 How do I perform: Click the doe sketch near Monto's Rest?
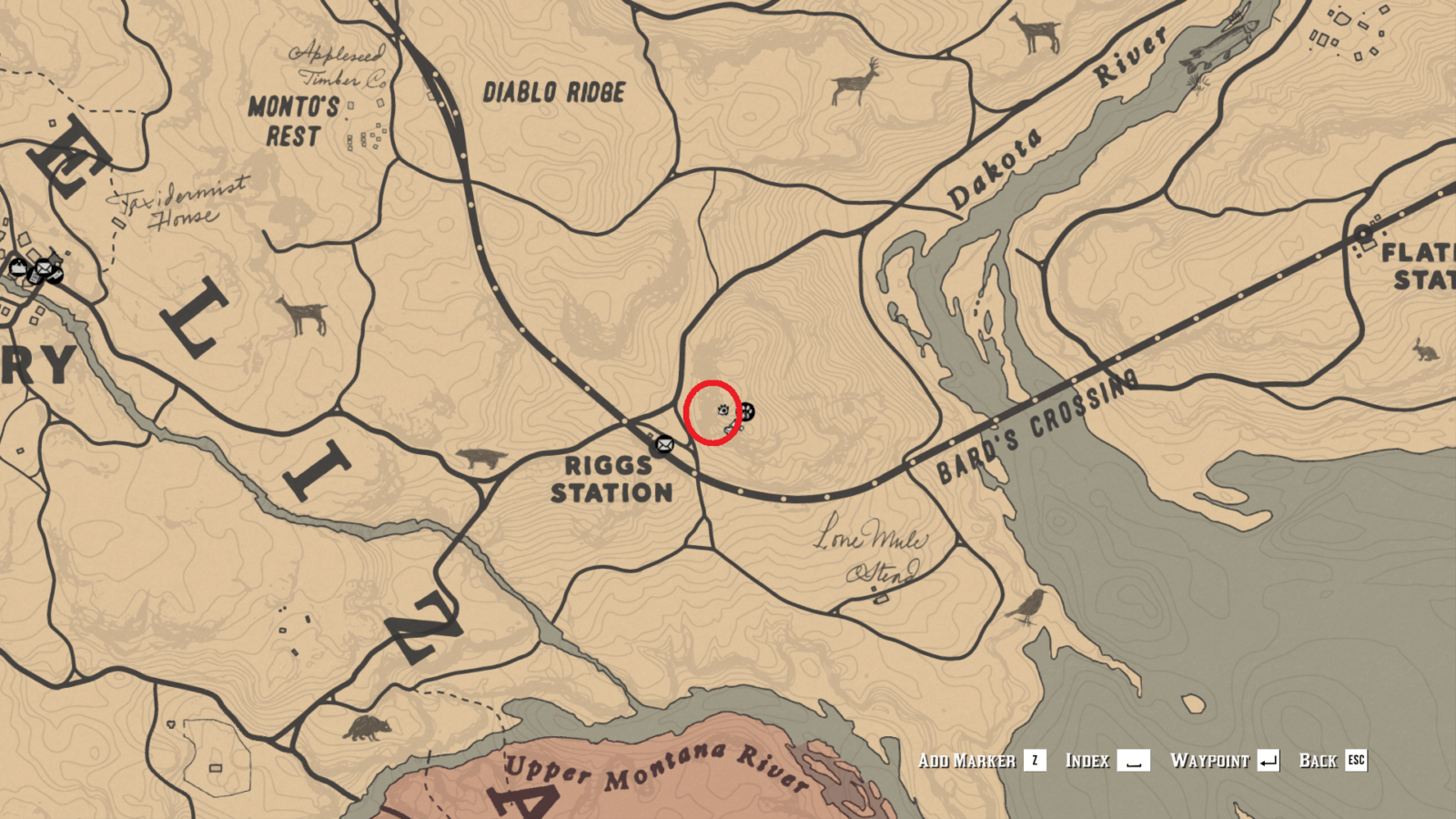coord(305,314)
